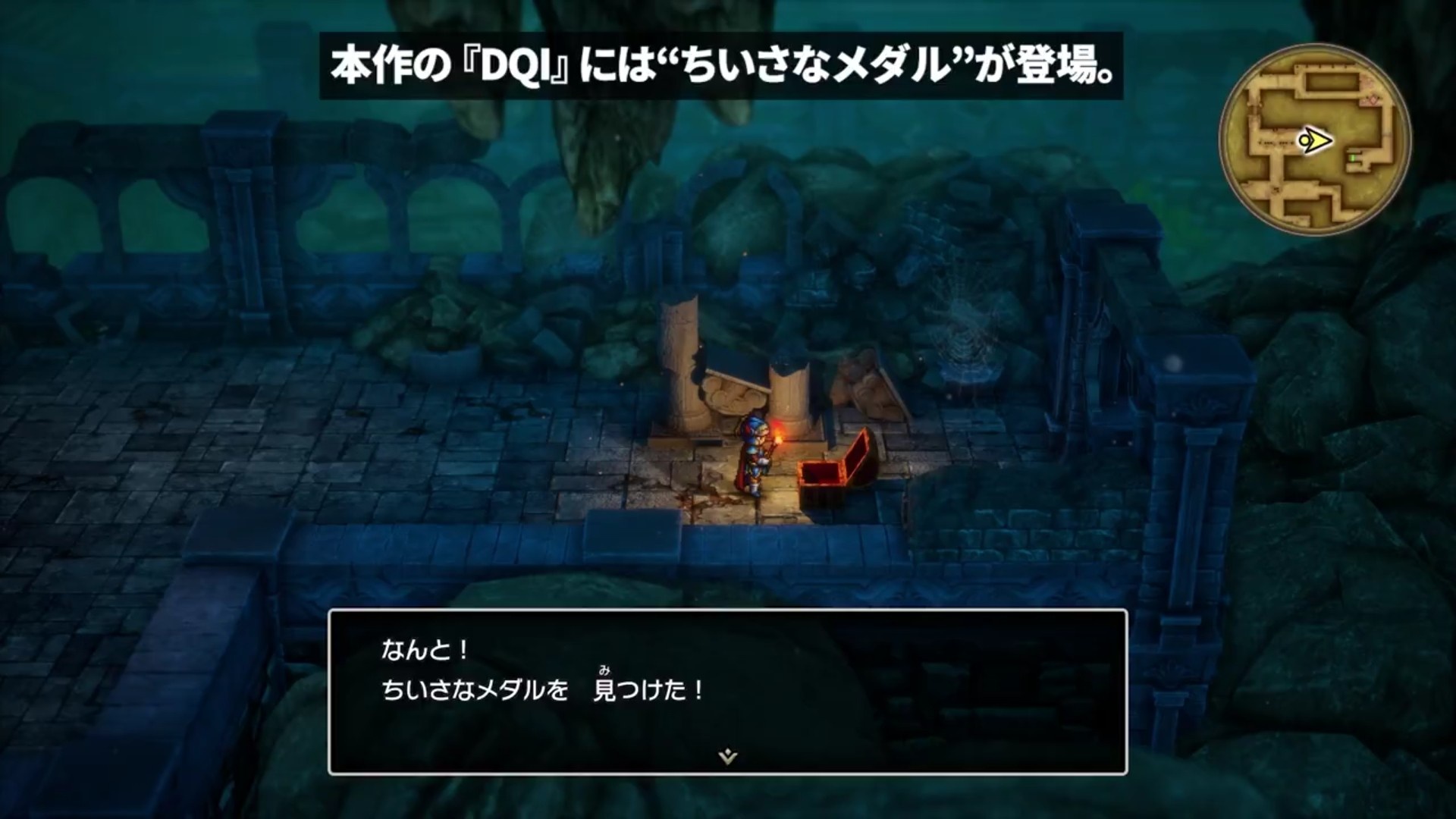The height and width of the screenshot is (819, 1456).
Task: Click the small medal message box
Action: (x=727, y=691)
